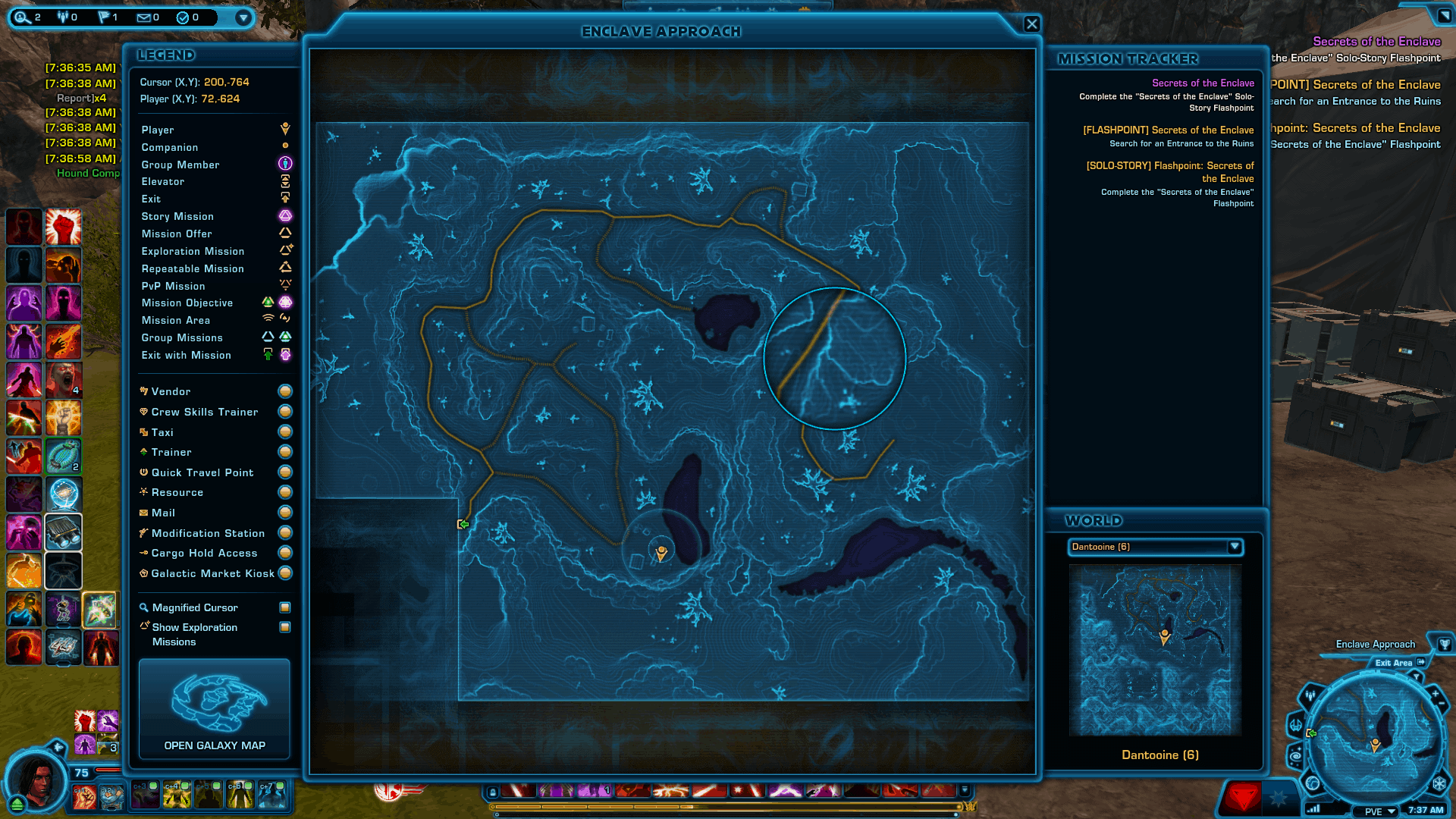This screenshot has width=1456, height=819.
Task: Toggle Quick Travel Point filter
Action: (x=285, y=472)
